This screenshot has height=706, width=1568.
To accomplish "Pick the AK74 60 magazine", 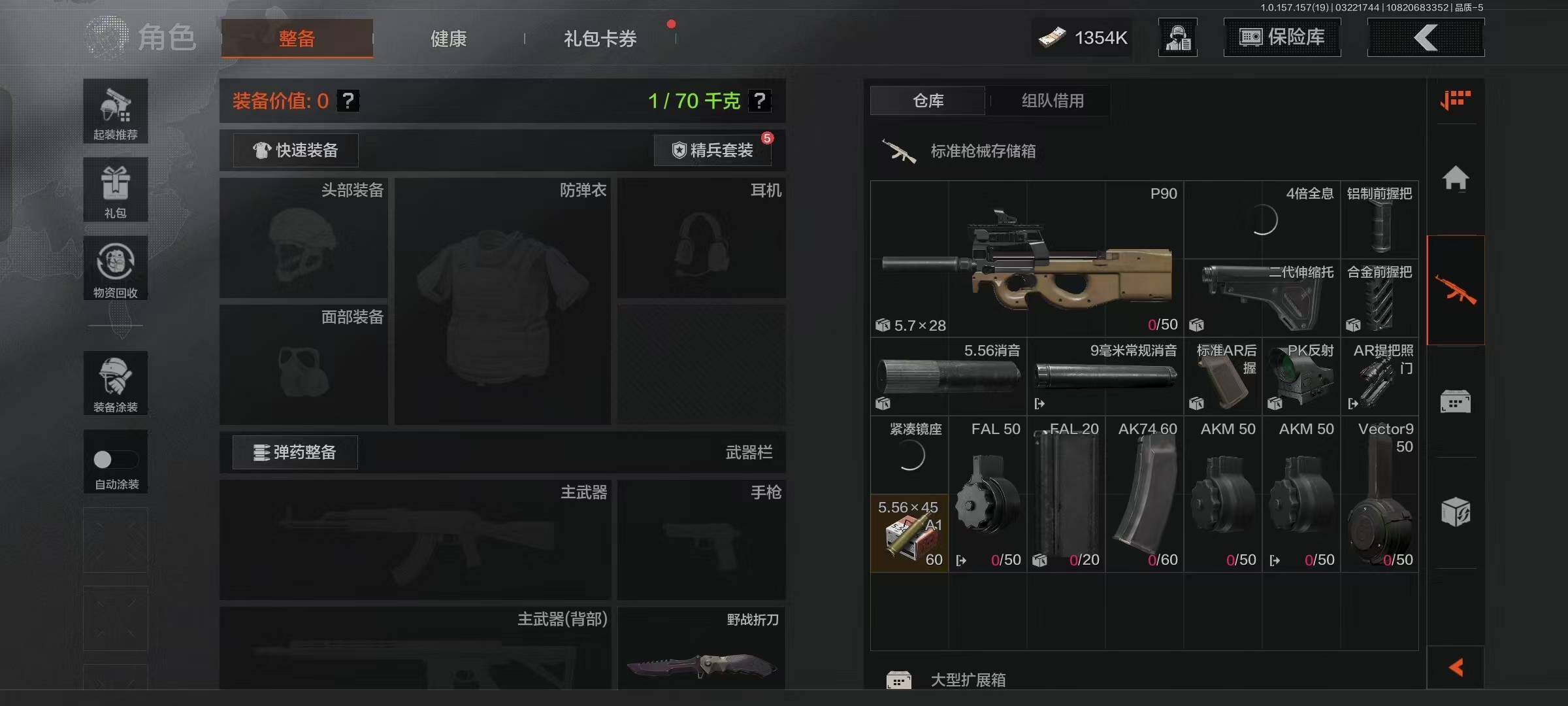I will (1144, 494).
